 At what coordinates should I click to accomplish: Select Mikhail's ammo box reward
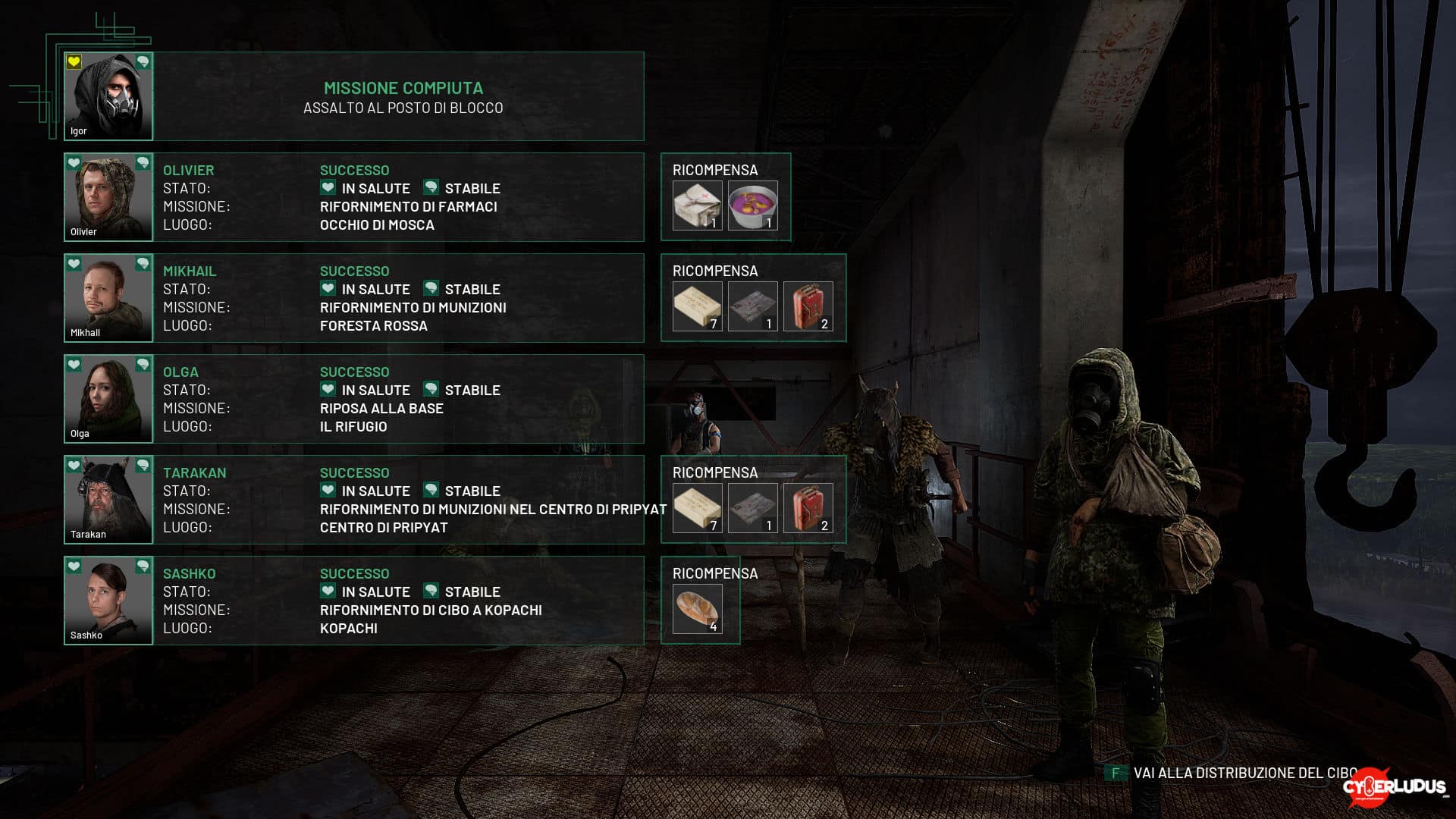pyautogui.click(x=697, y=306)
